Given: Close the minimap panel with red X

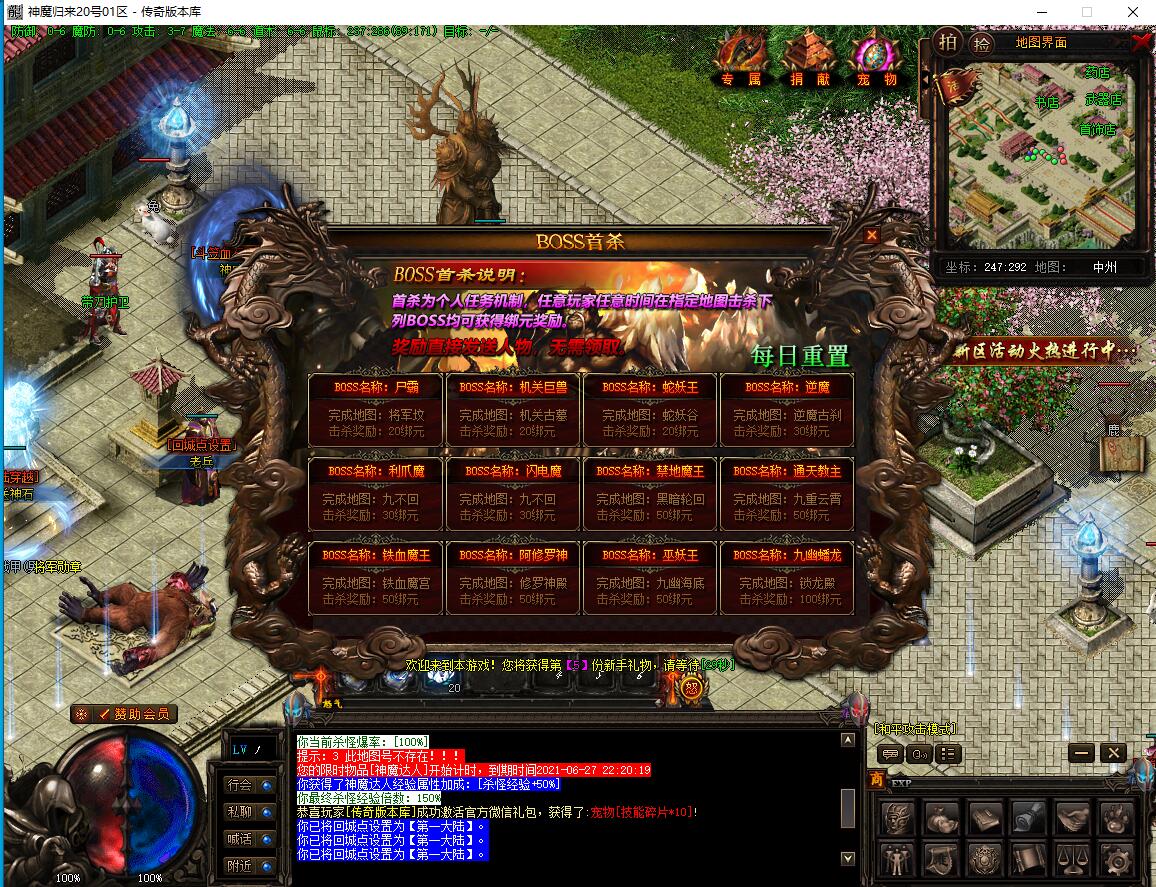Looking at the screenshot, I should [x=1141, y=42].
